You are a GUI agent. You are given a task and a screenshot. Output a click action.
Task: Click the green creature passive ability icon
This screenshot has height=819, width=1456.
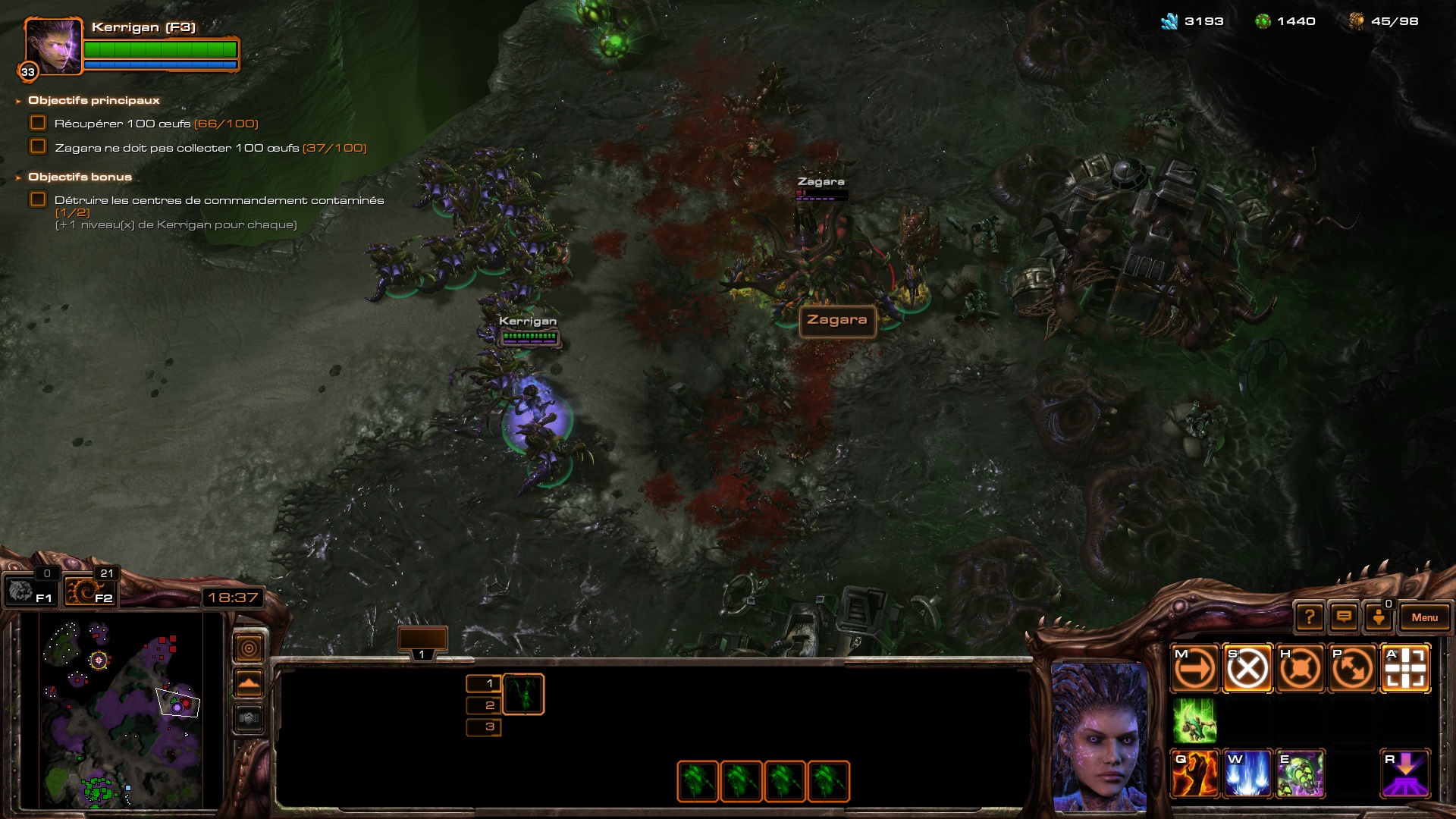1195,720
